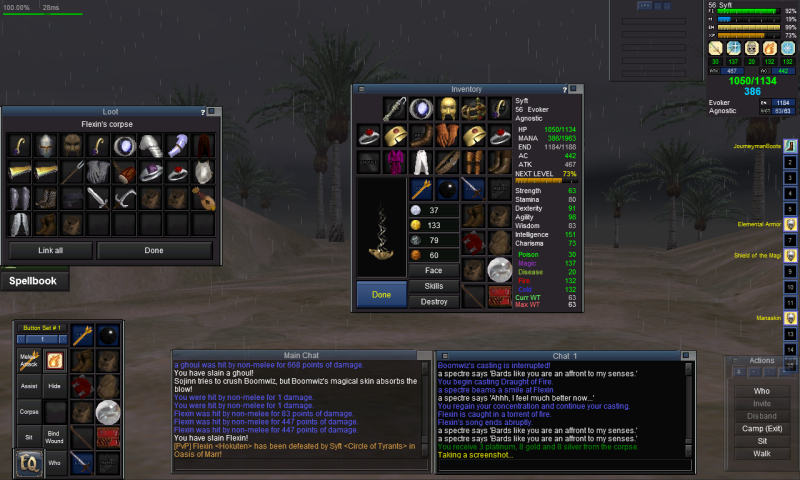Click the Destroy button in Inventory
800x480 pixels.
[x=433, y=301]
